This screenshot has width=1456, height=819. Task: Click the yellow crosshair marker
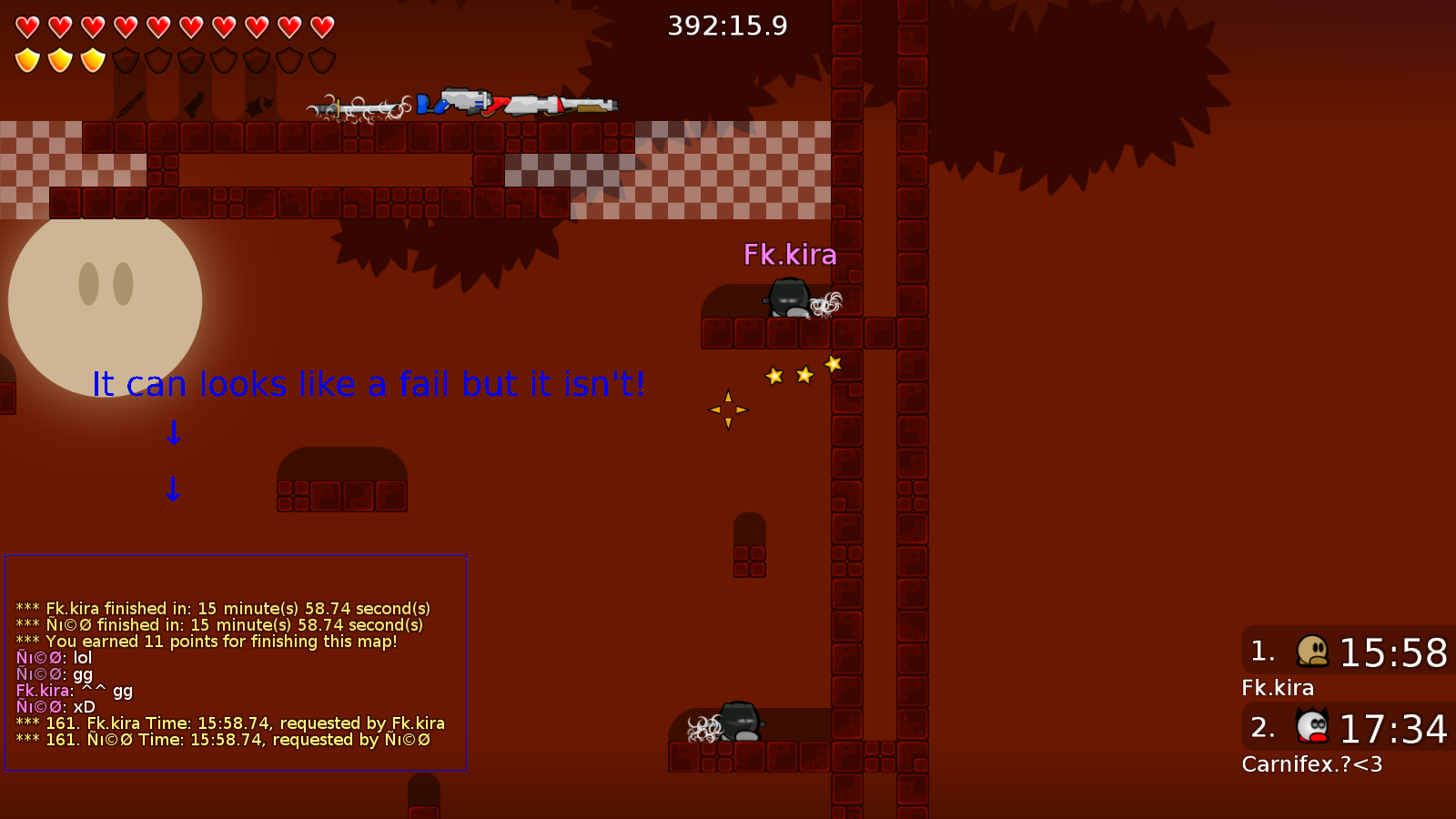click(727, 409)
